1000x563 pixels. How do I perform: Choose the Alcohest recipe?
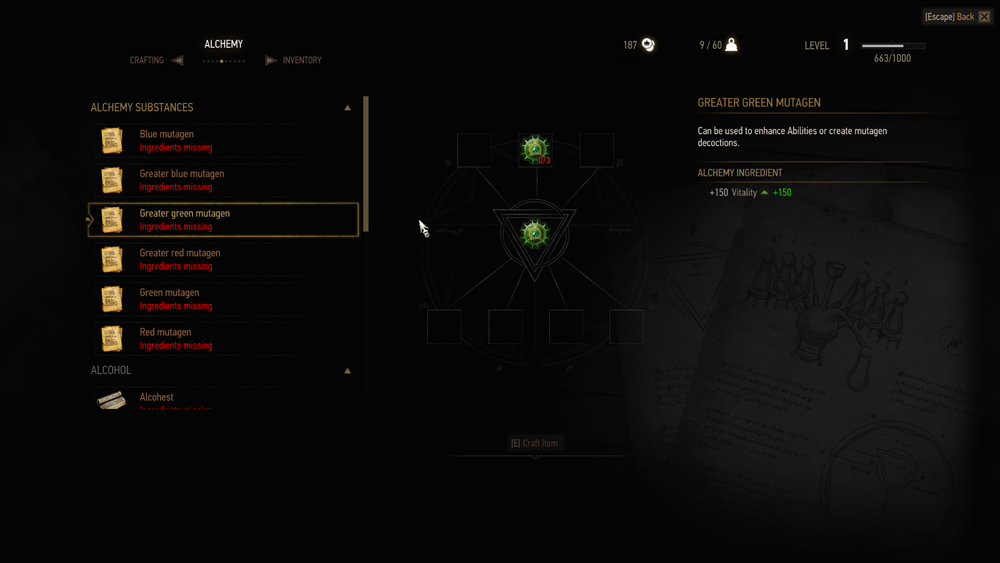[x=222, y=399]
